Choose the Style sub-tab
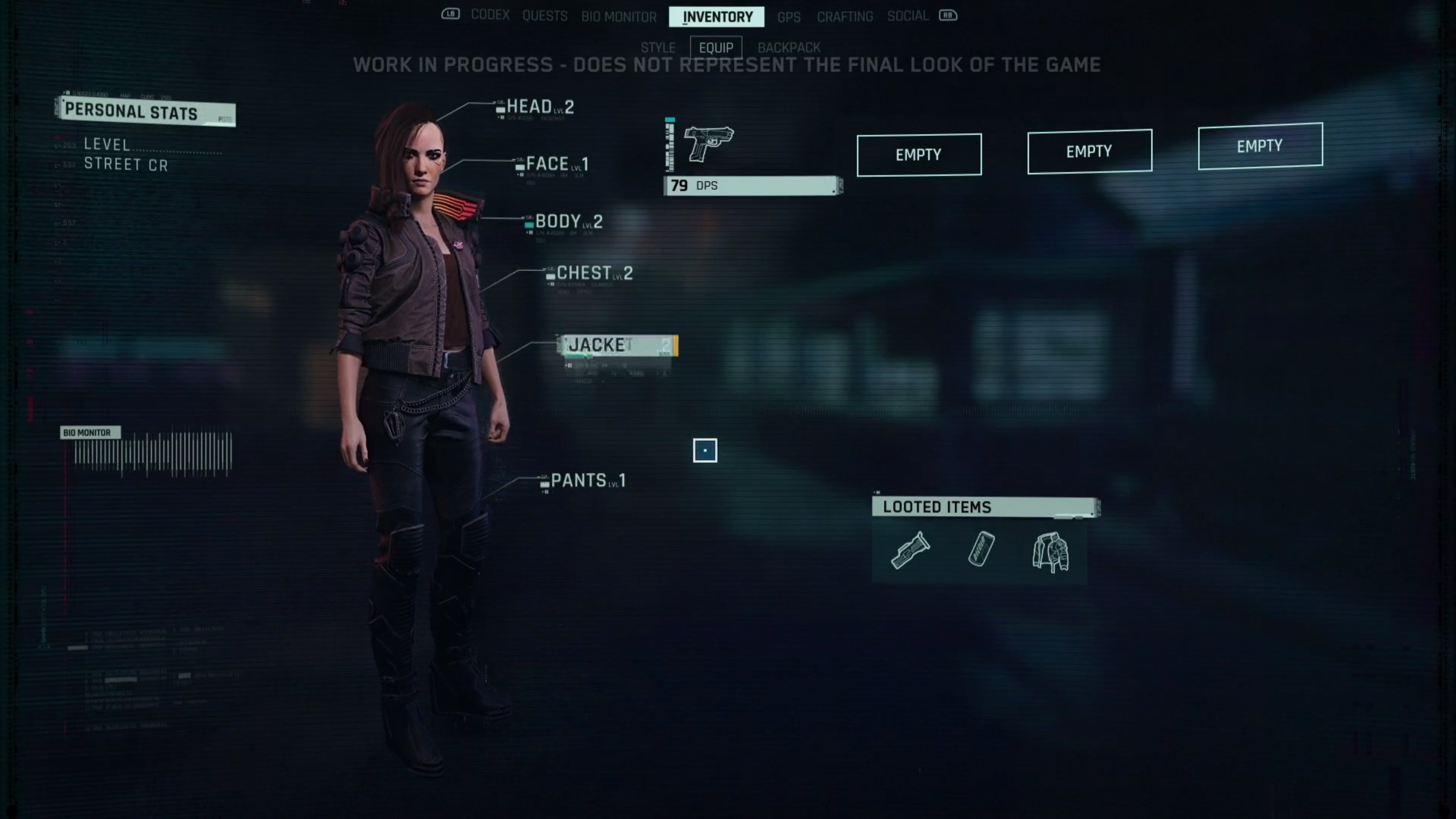The width and height of the screenshot is (1456, 819). pos(658,48)
